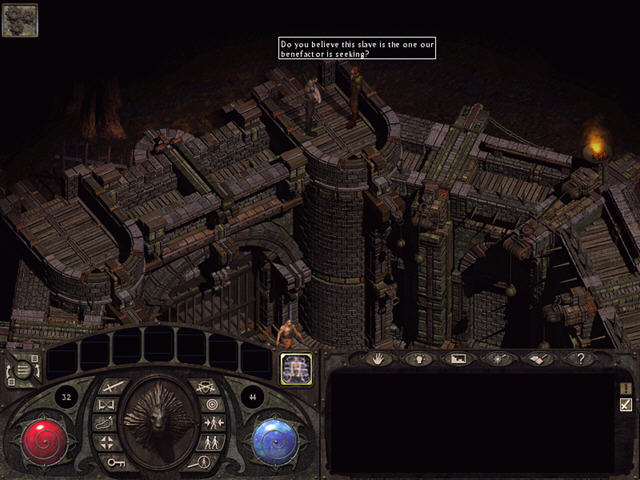Activate the bowtie-shaped skill button

pos(108,405)
